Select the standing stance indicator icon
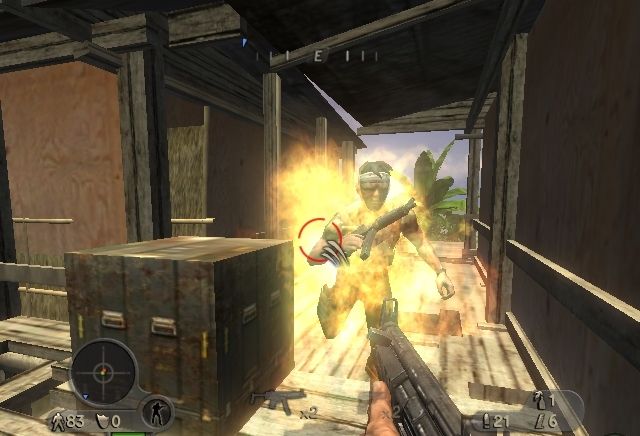640x436 pixels. click(x=157, y=411)
